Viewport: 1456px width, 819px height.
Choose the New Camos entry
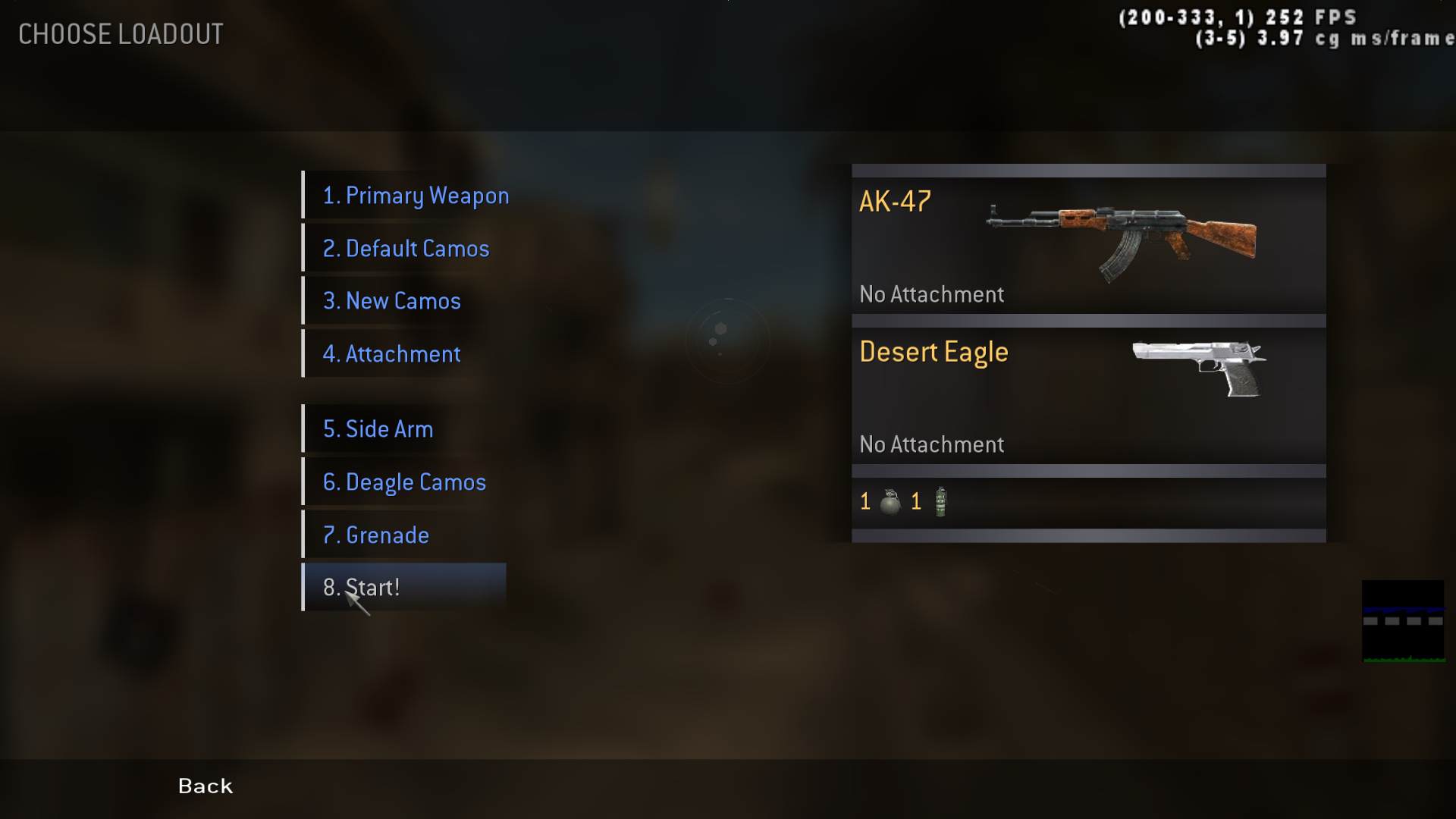coord(391,301)
